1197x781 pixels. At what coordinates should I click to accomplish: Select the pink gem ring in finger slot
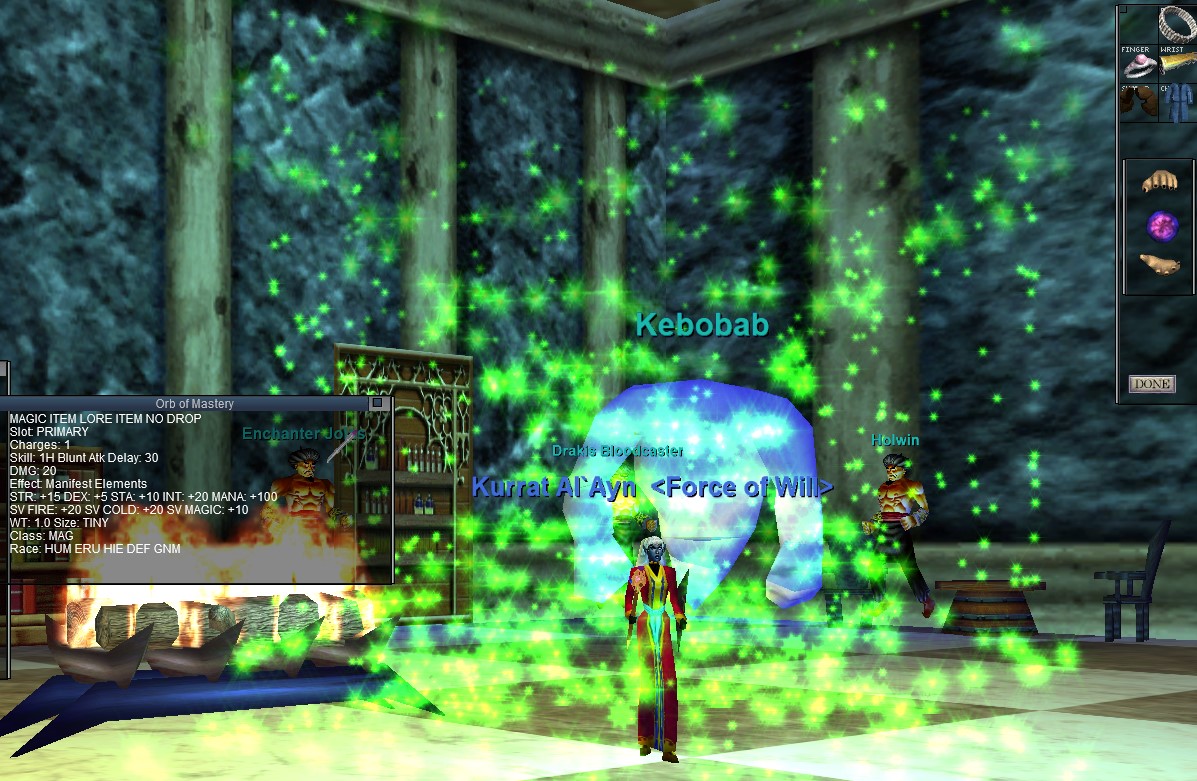(1137, 66)
